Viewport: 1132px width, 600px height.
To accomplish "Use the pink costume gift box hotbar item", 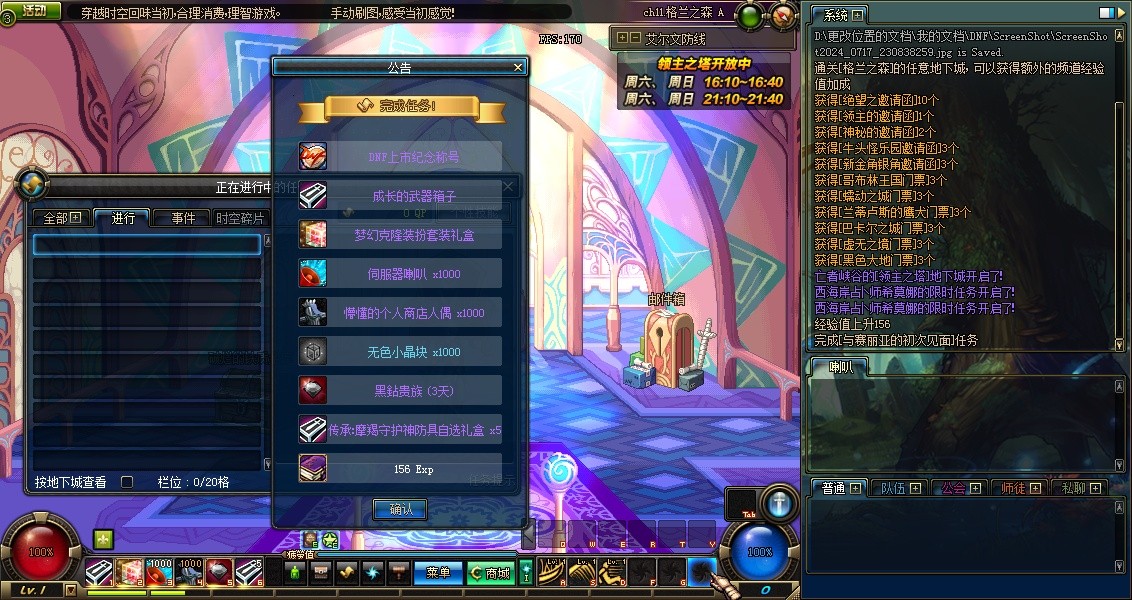I will click(x=129, y=572).
